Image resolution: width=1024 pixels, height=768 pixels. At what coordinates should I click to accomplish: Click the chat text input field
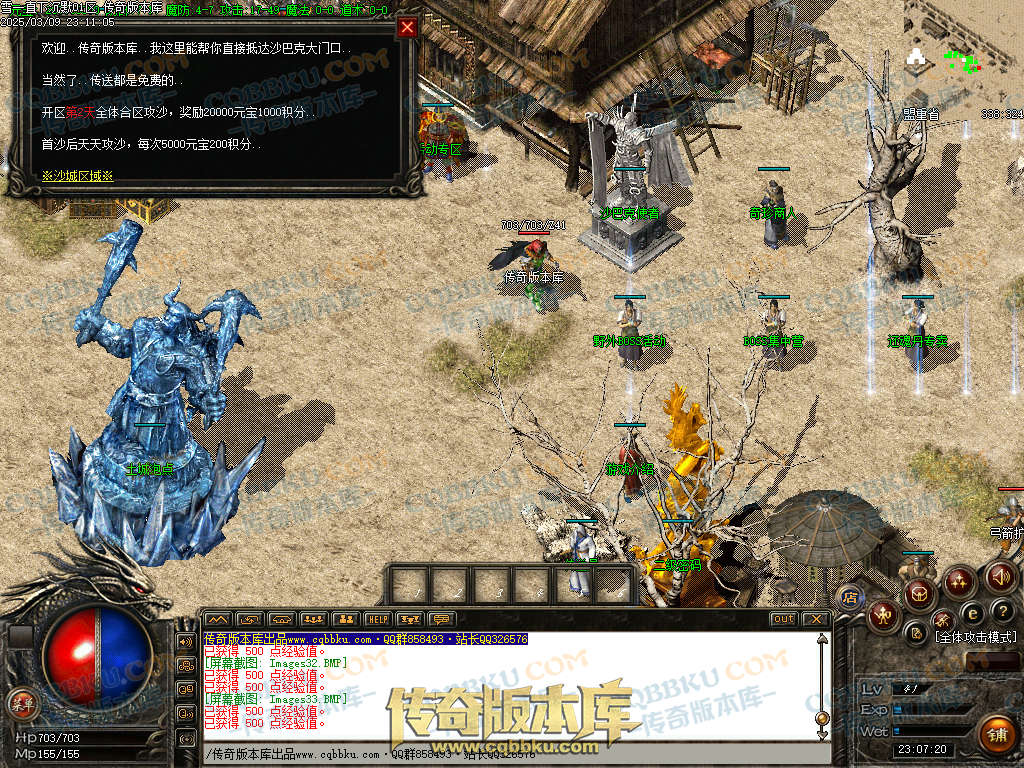(500, 754)
